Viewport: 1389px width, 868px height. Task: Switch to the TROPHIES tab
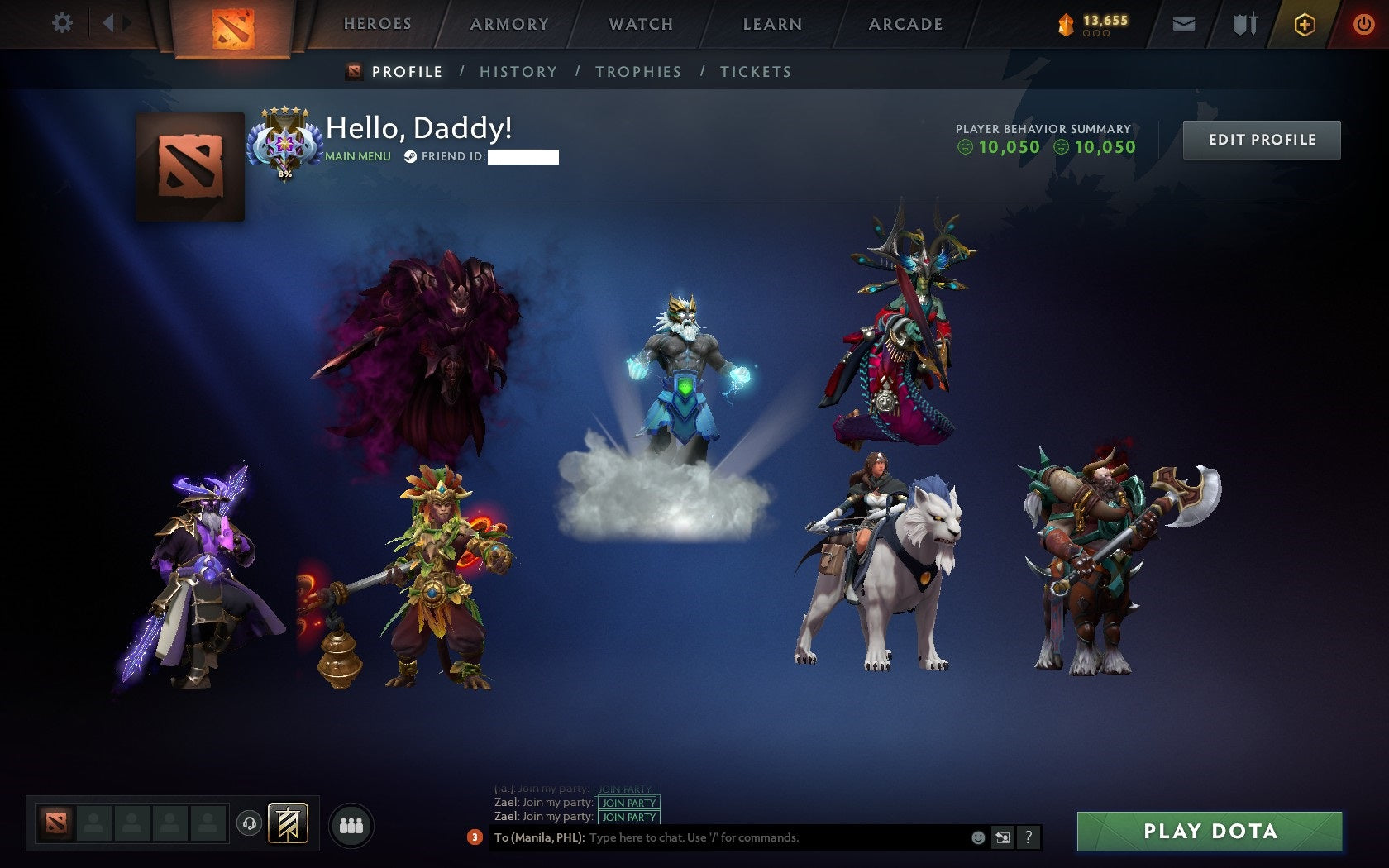click(637, 72)
